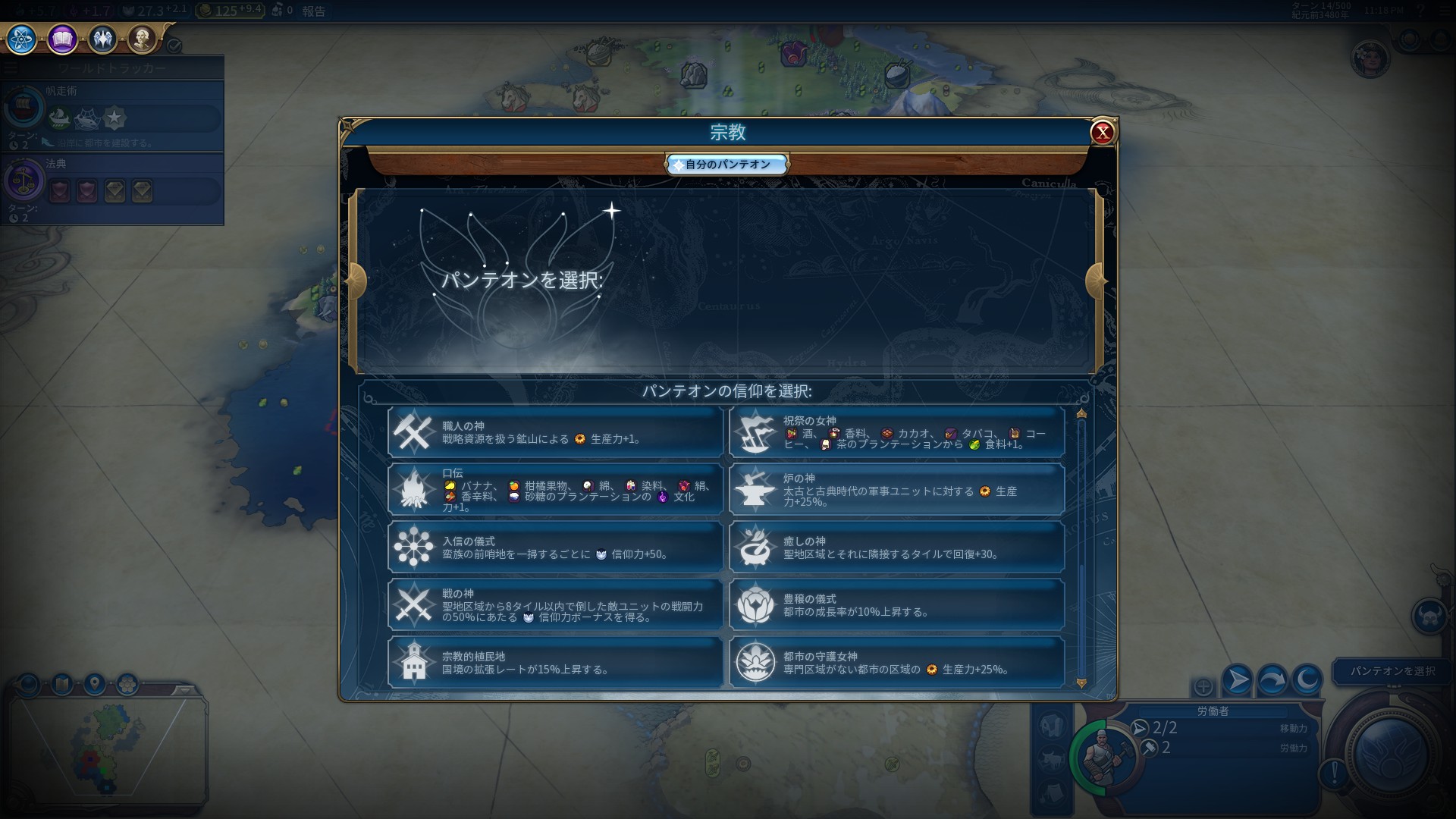This screenshot has width=1456, height=819.
Task: Click the 労働者 unit portrait
Action: (x=1105, y=756)
